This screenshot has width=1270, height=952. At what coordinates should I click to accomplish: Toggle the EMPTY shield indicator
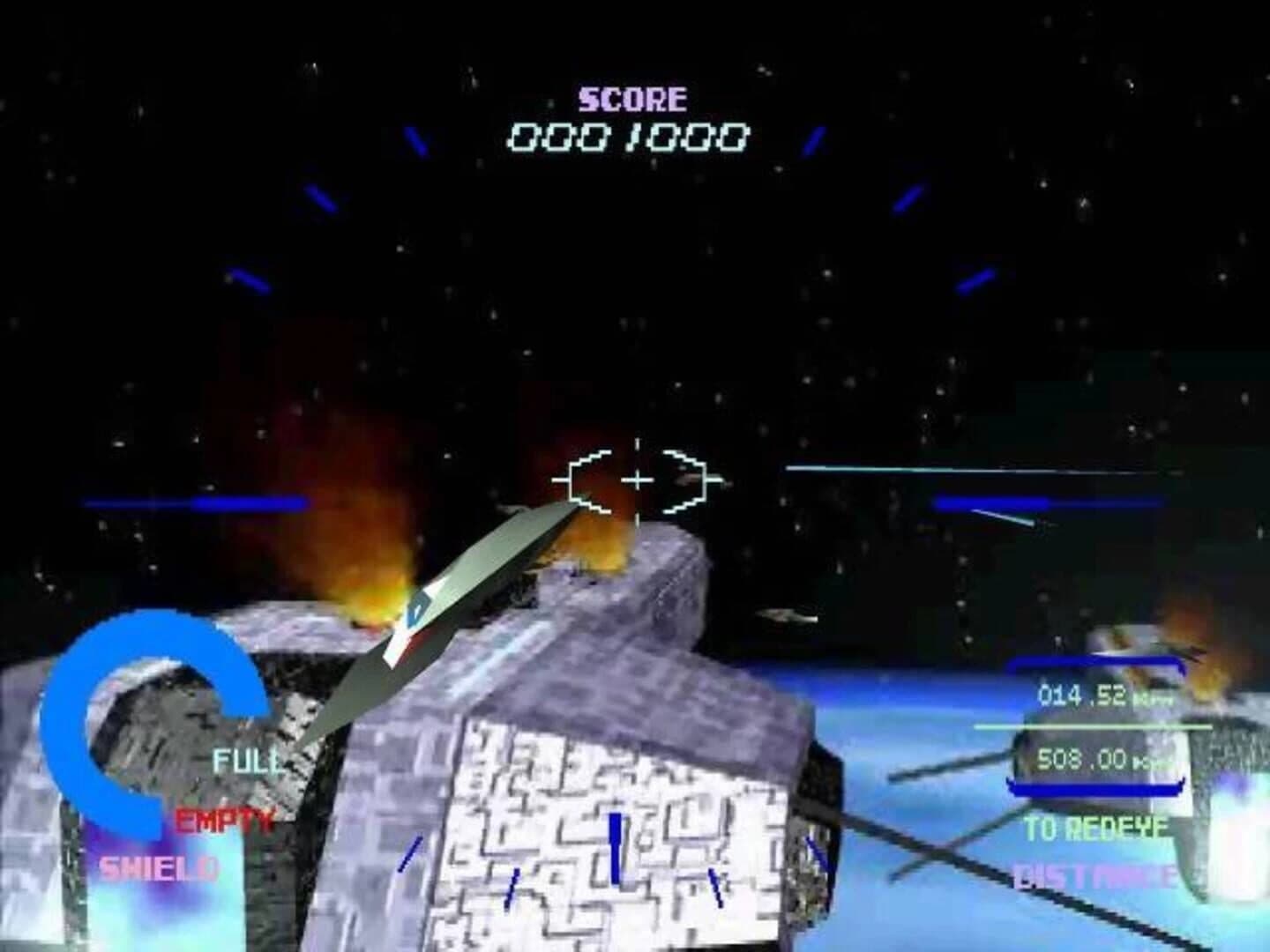(x=223, y=818)
